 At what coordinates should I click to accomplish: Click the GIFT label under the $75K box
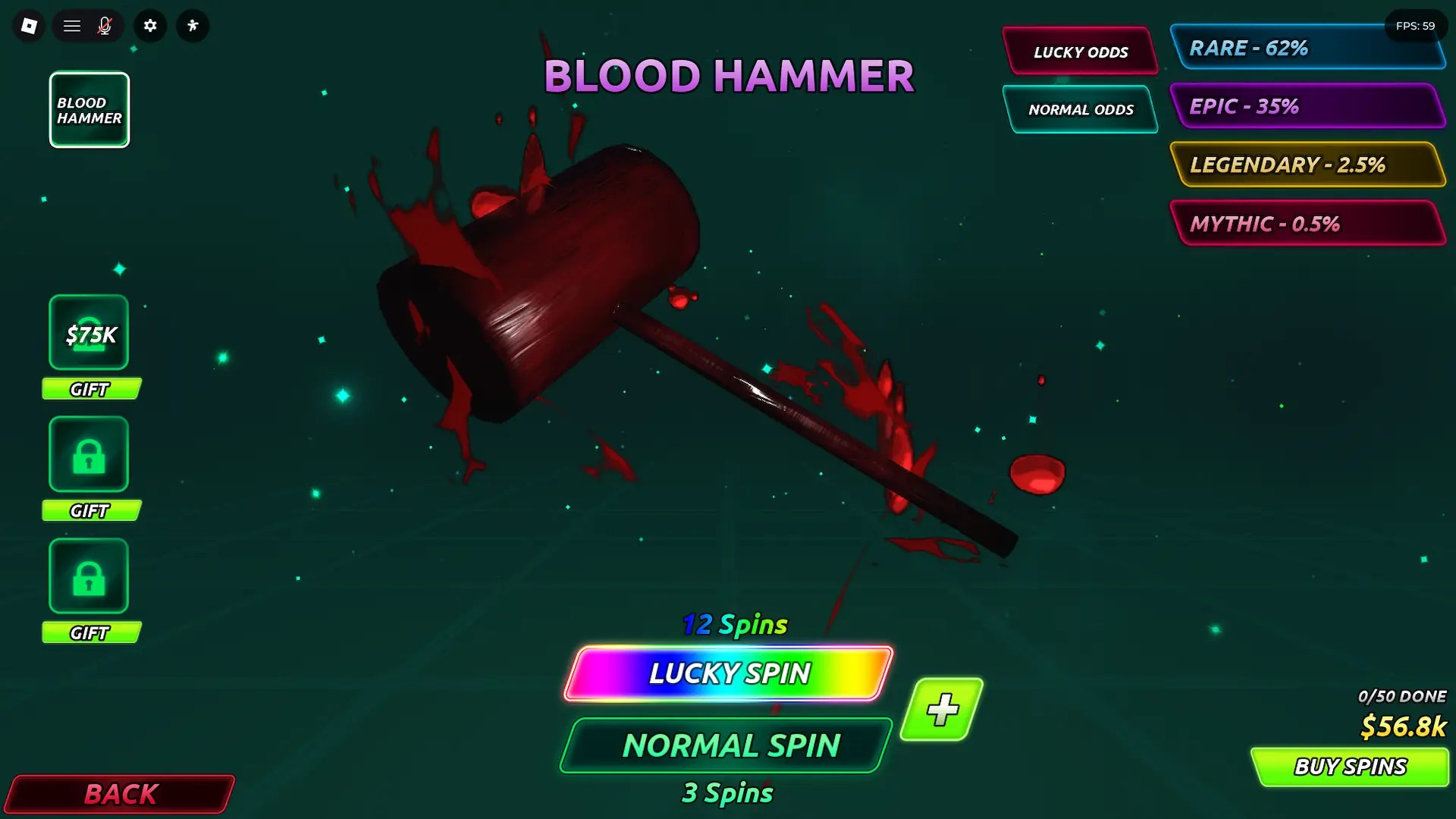pos(90,389)
